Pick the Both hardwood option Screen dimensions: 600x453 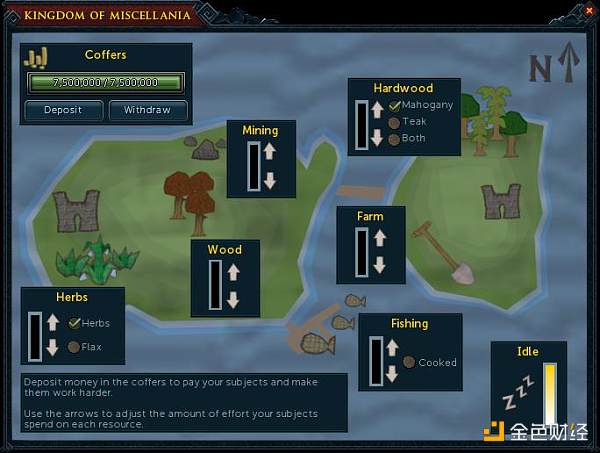(395, 139)
